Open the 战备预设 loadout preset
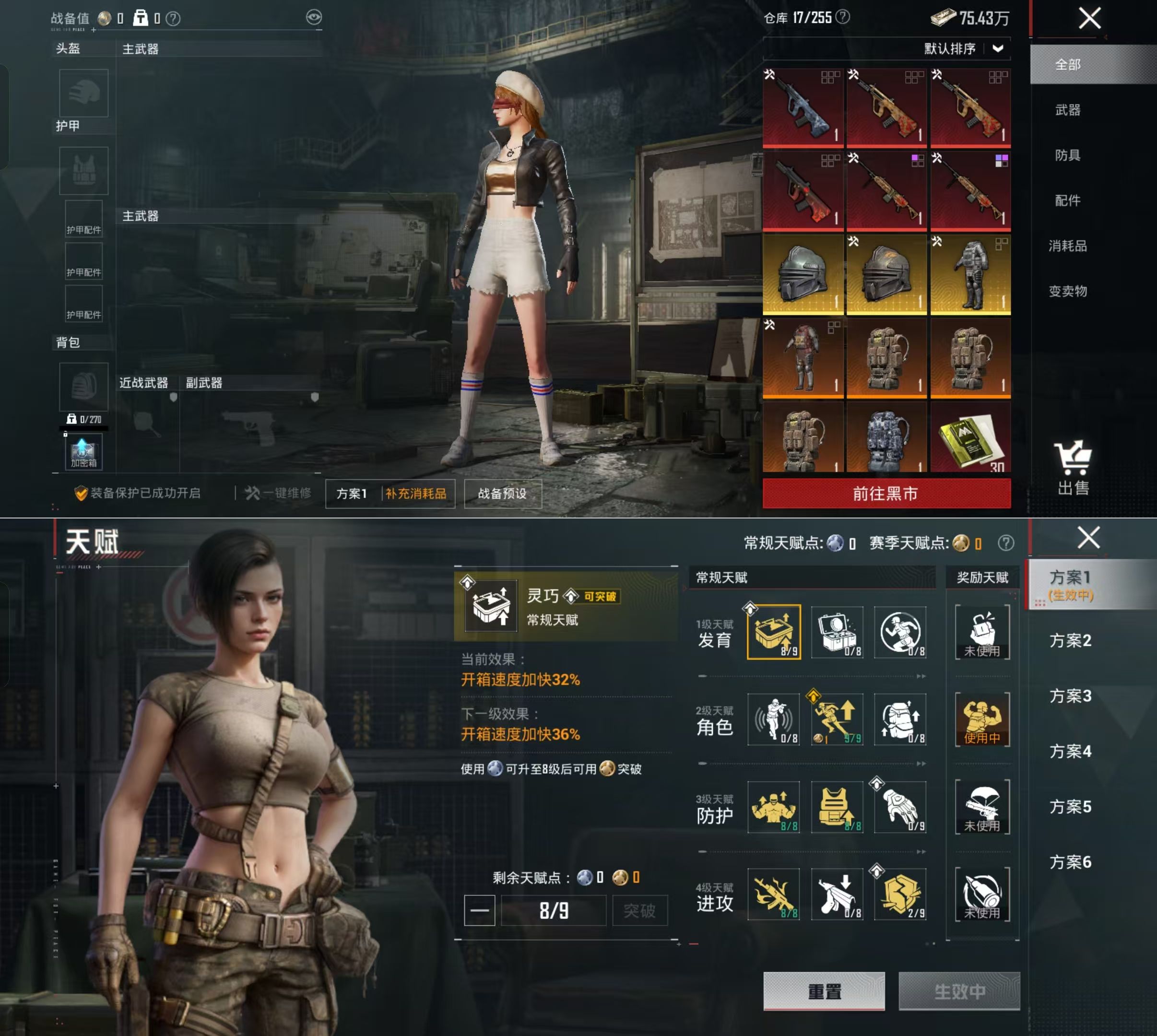1157x1036 pixels. tap(502, 494)
